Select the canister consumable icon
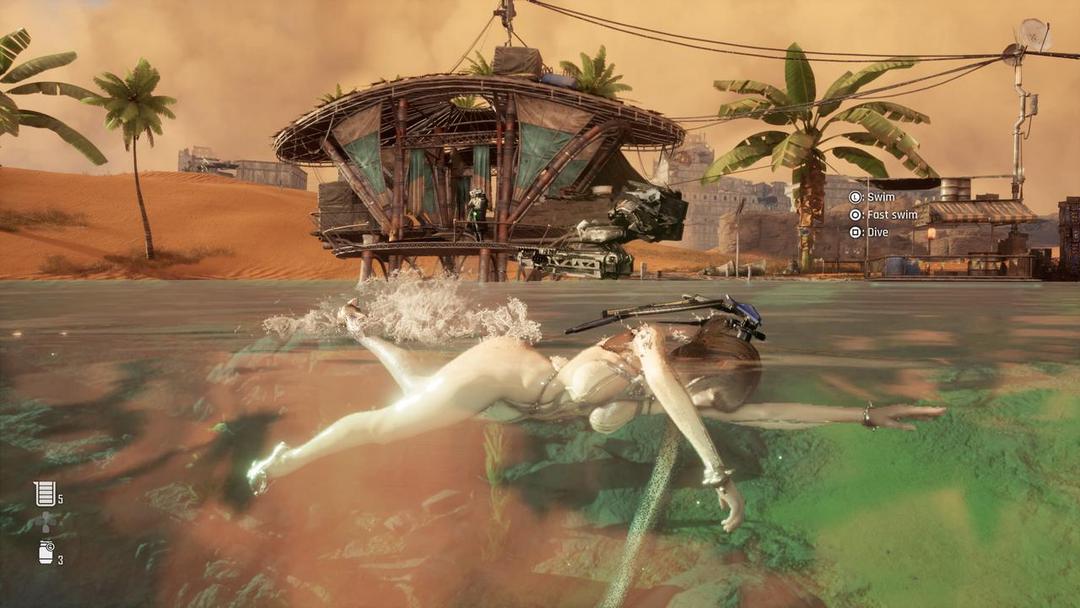Viewport: 1080px width, 608px height. (46, 552)
